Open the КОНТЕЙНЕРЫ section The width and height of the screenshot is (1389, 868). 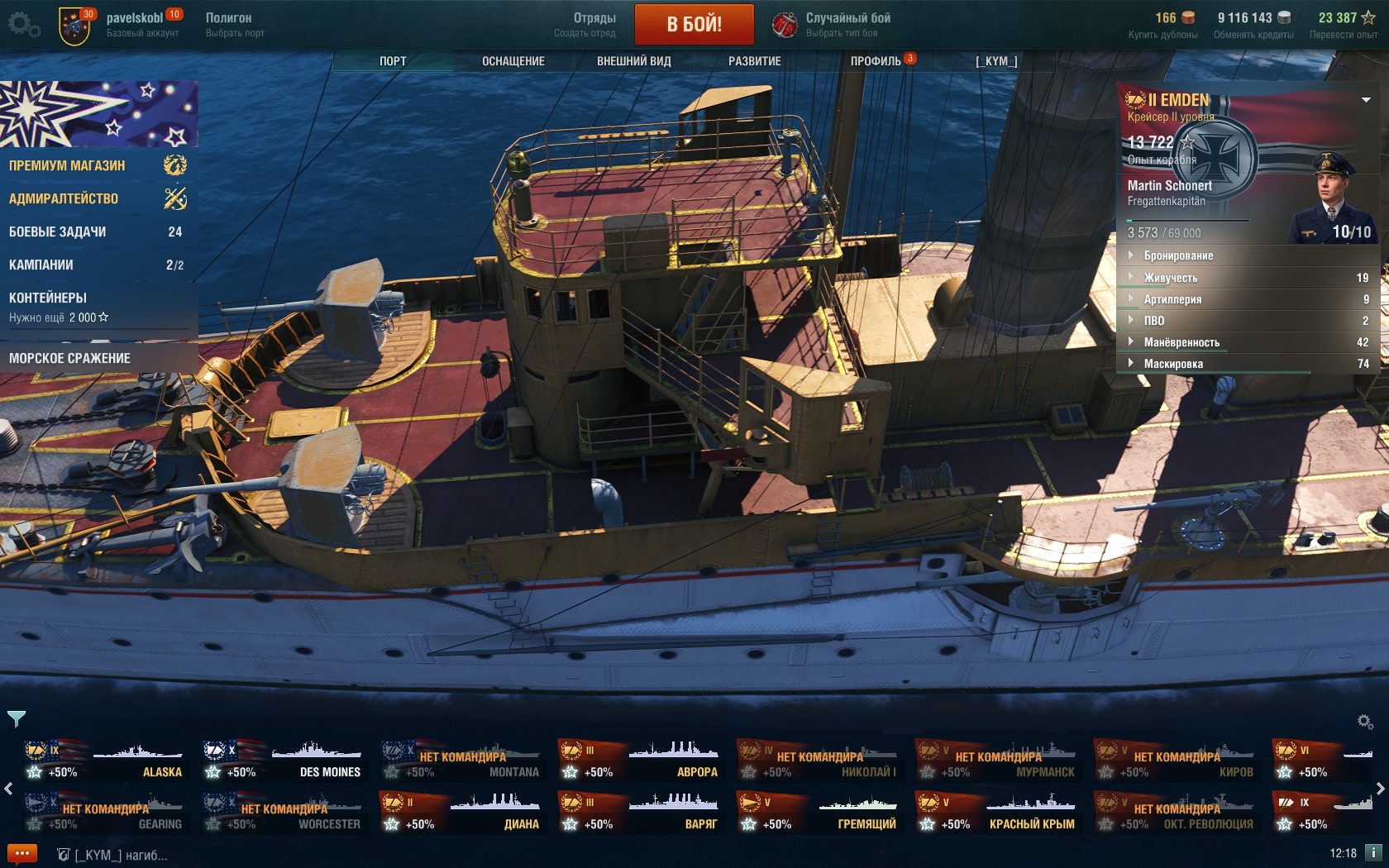click(x=48, y=298)
